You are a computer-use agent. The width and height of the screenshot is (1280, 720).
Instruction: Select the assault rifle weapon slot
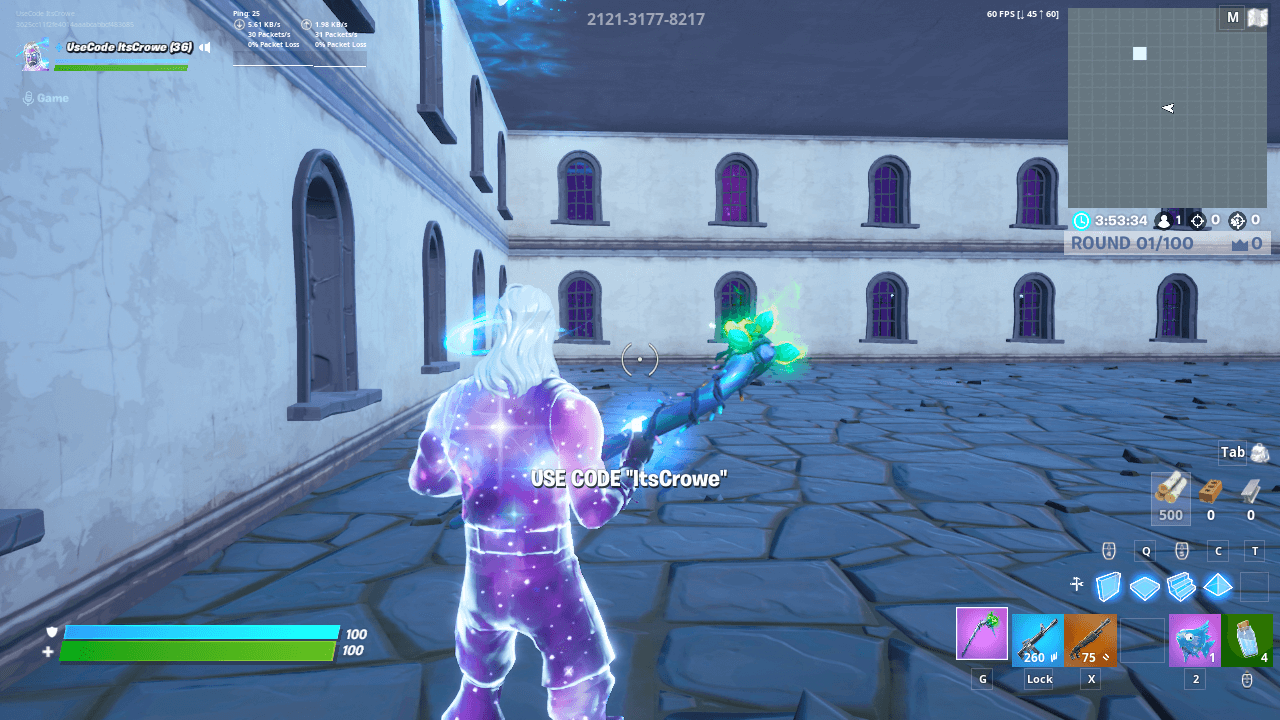tap(1037, 640)
